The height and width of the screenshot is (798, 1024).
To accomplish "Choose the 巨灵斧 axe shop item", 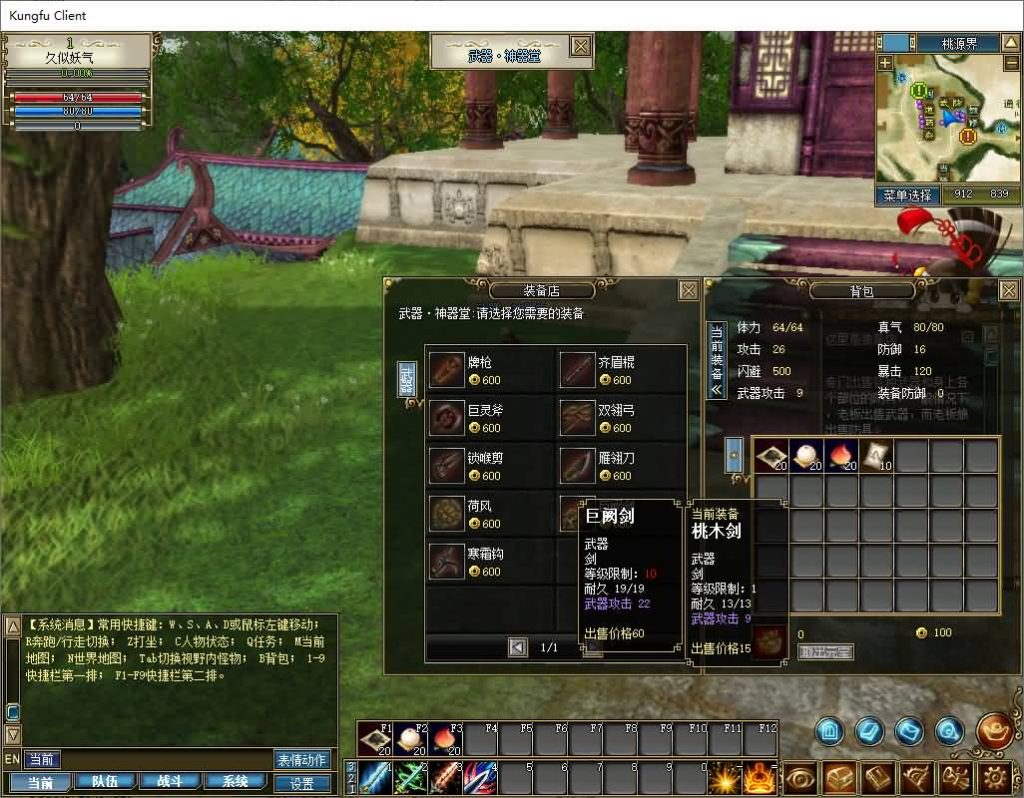I will click(490, 417).
